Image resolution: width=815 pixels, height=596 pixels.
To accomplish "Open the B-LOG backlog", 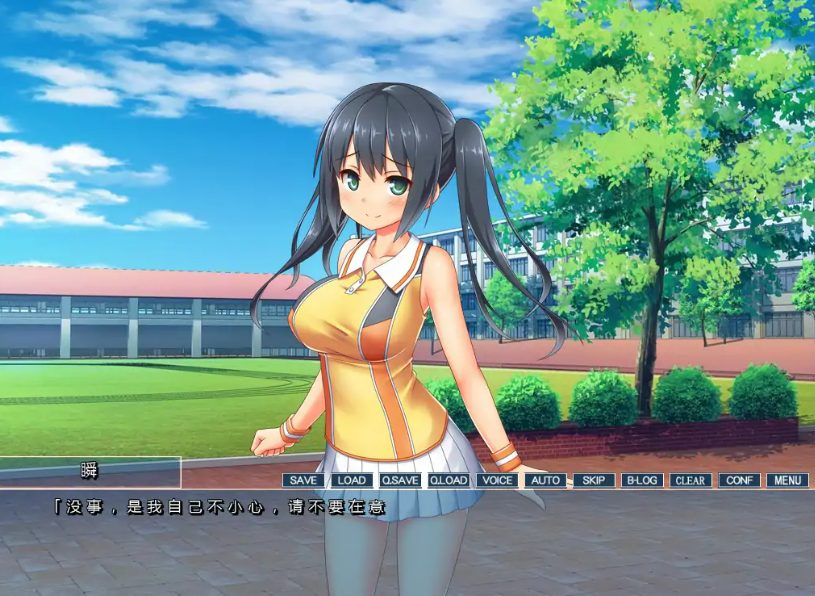I will point(641,480).
